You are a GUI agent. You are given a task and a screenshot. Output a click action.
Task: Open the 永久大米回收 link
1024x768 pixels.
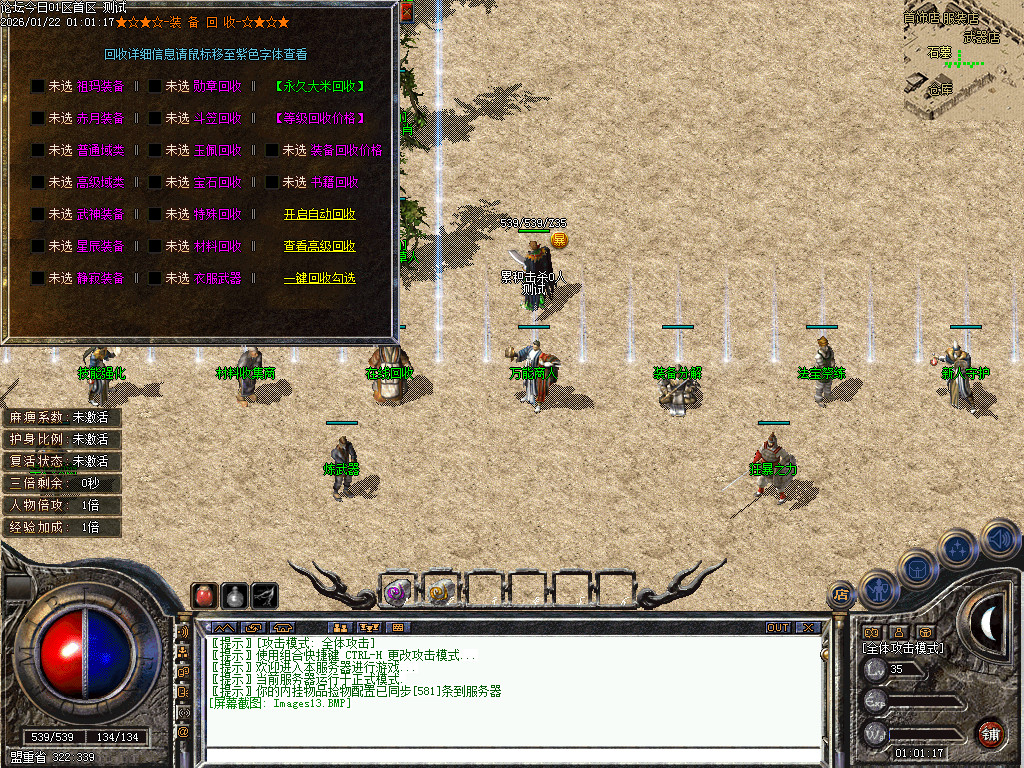click(x=319, y=87)
